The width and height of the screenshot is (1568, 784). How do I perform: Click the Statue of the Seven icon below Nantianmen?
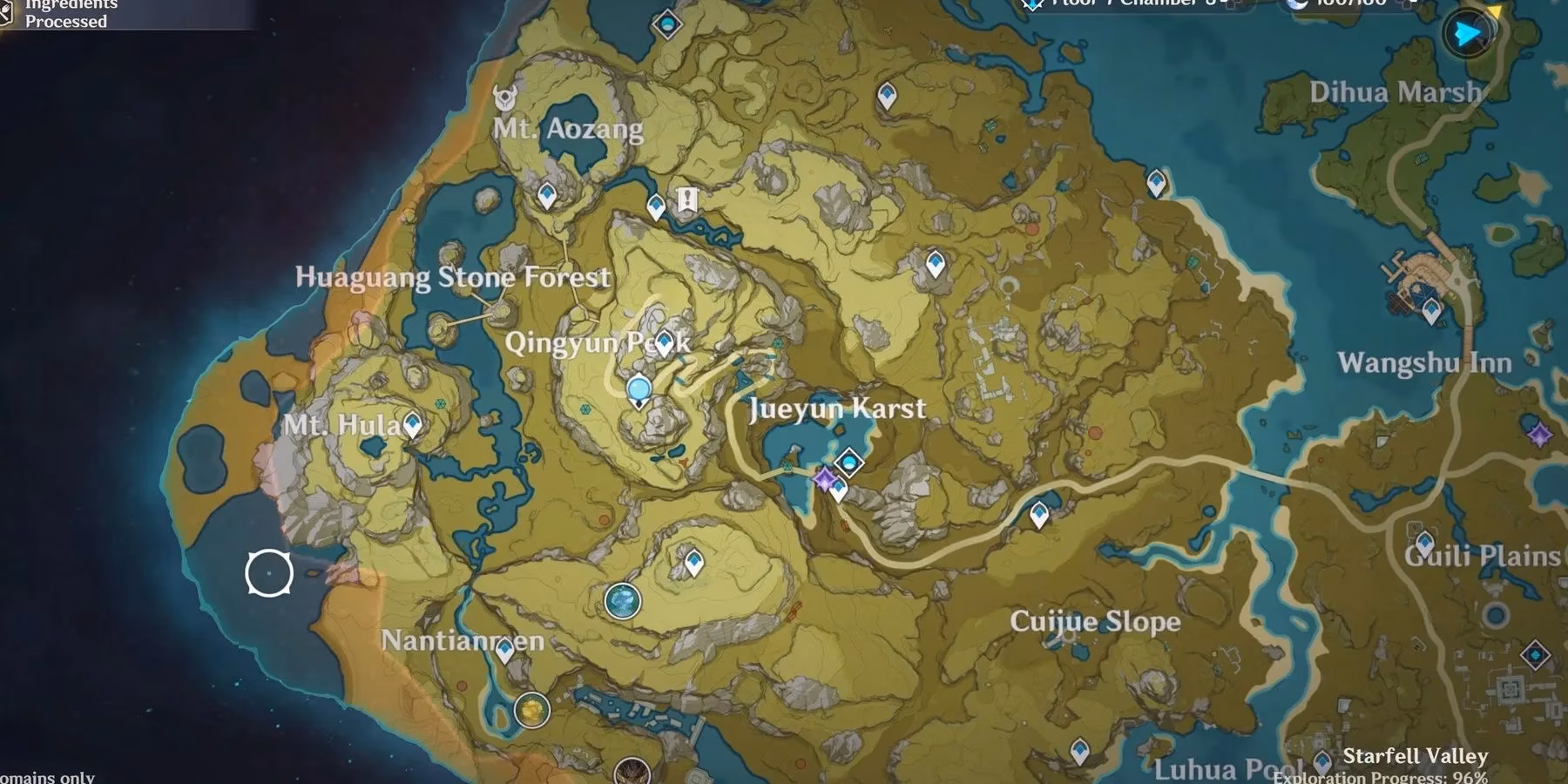point(504,652)
